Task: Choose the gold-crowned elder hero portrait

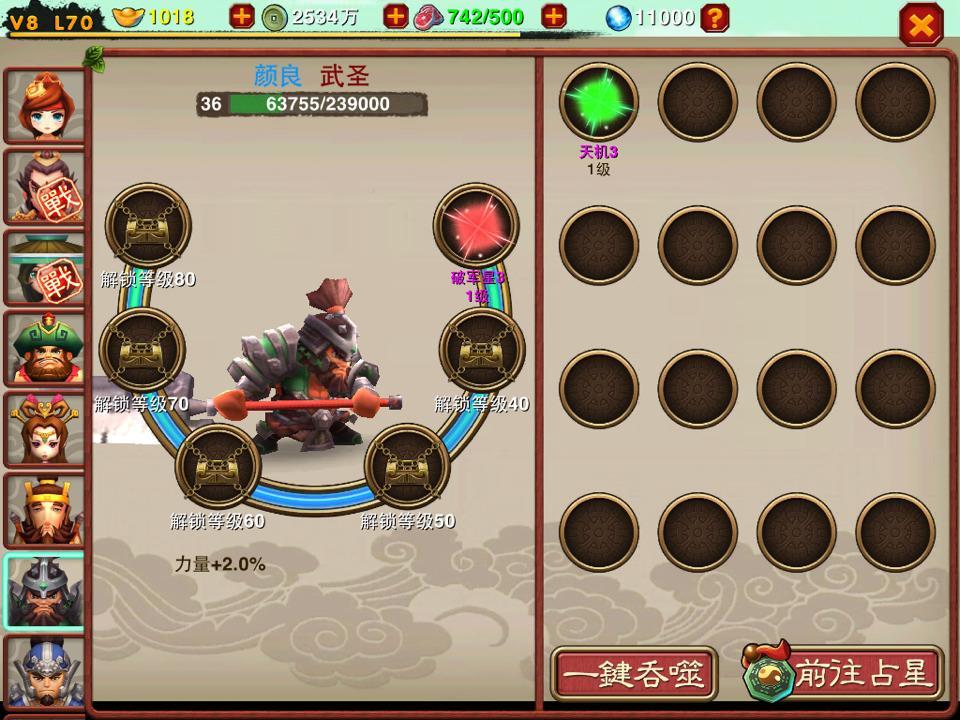Action: click(x=45, y=511)
